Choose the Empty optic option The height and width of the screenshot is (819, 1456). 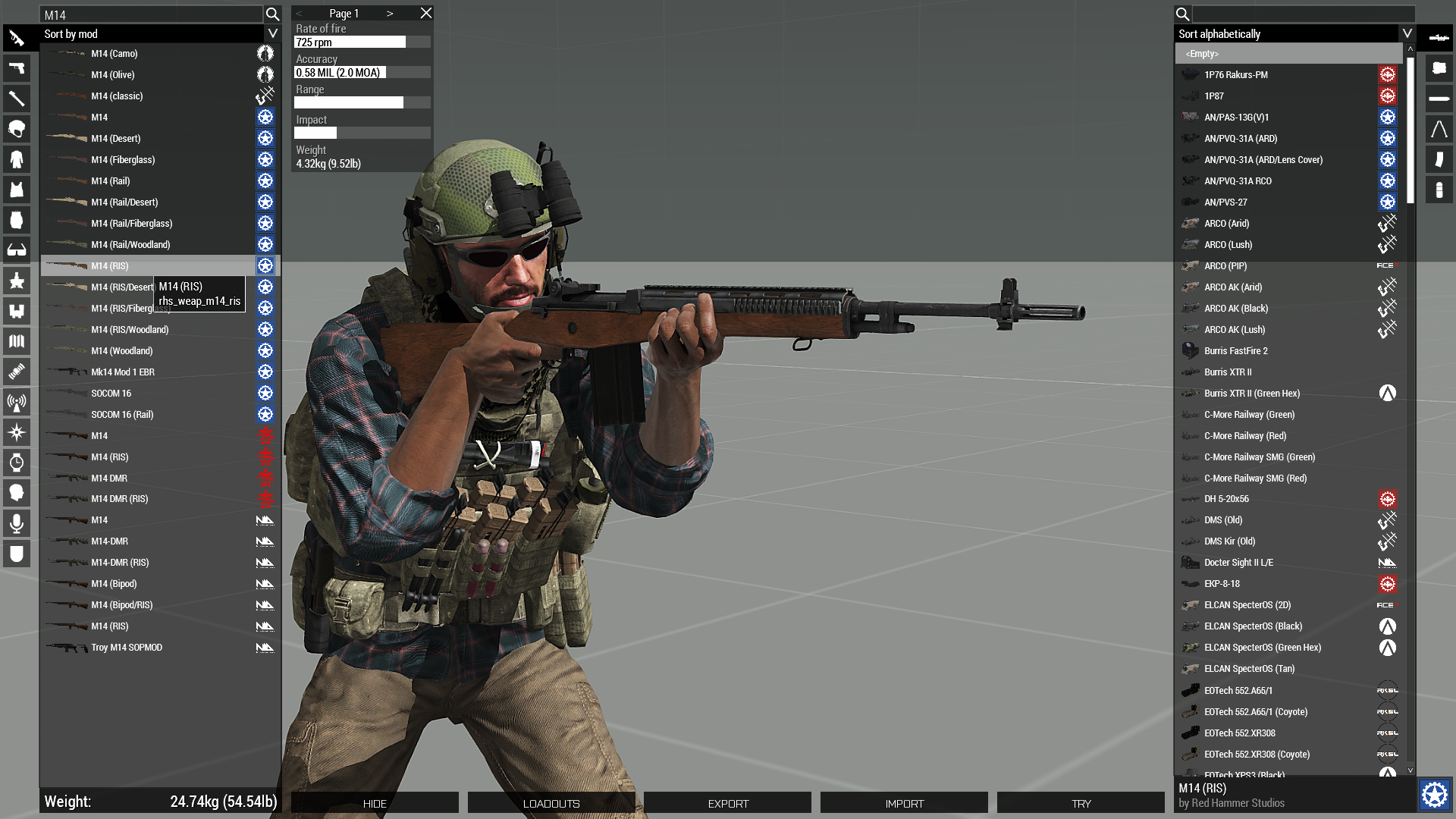[x=1203, y=54]
